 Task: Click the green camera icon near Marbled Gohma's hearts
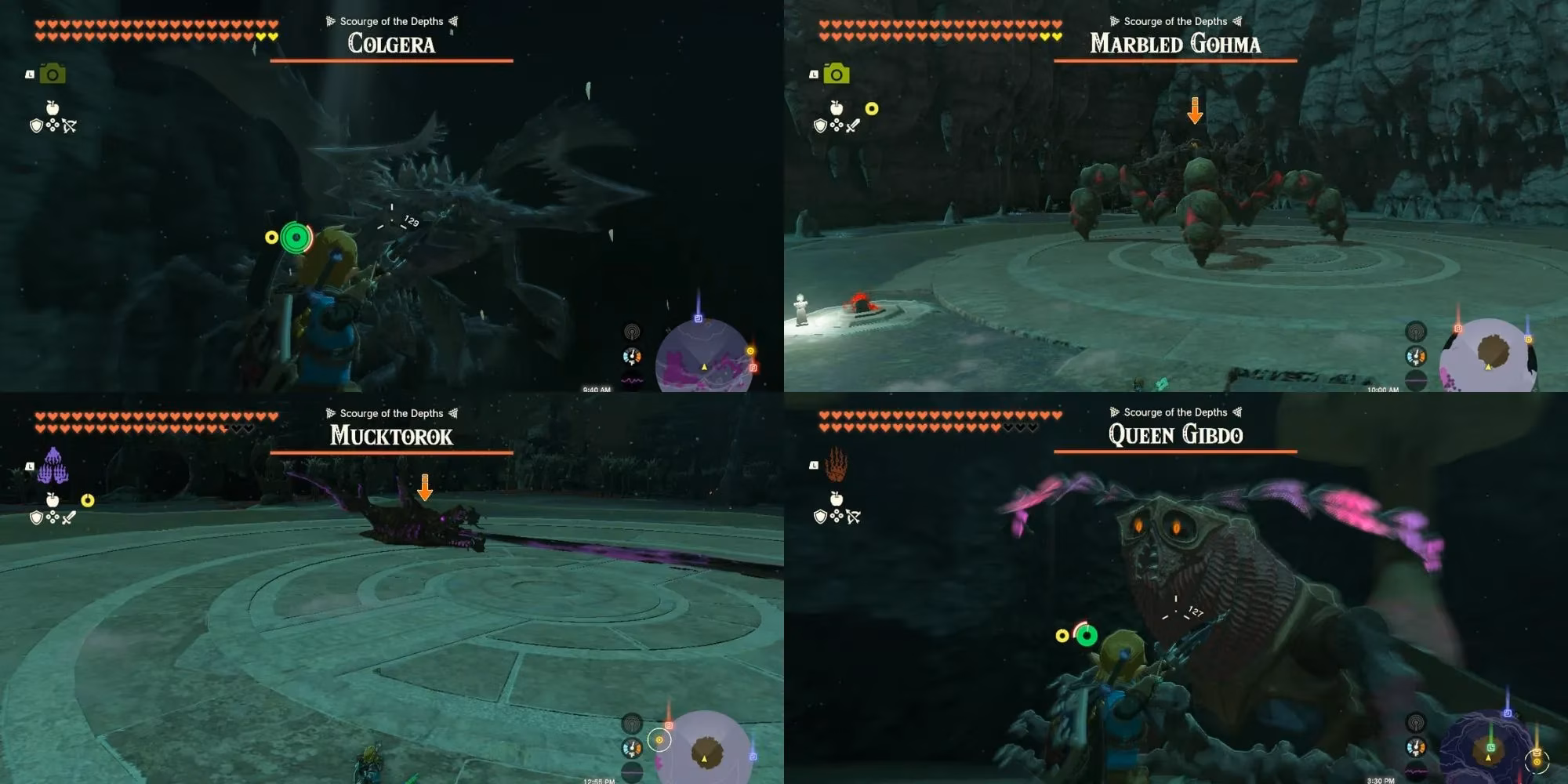click(x=835, y=73)
